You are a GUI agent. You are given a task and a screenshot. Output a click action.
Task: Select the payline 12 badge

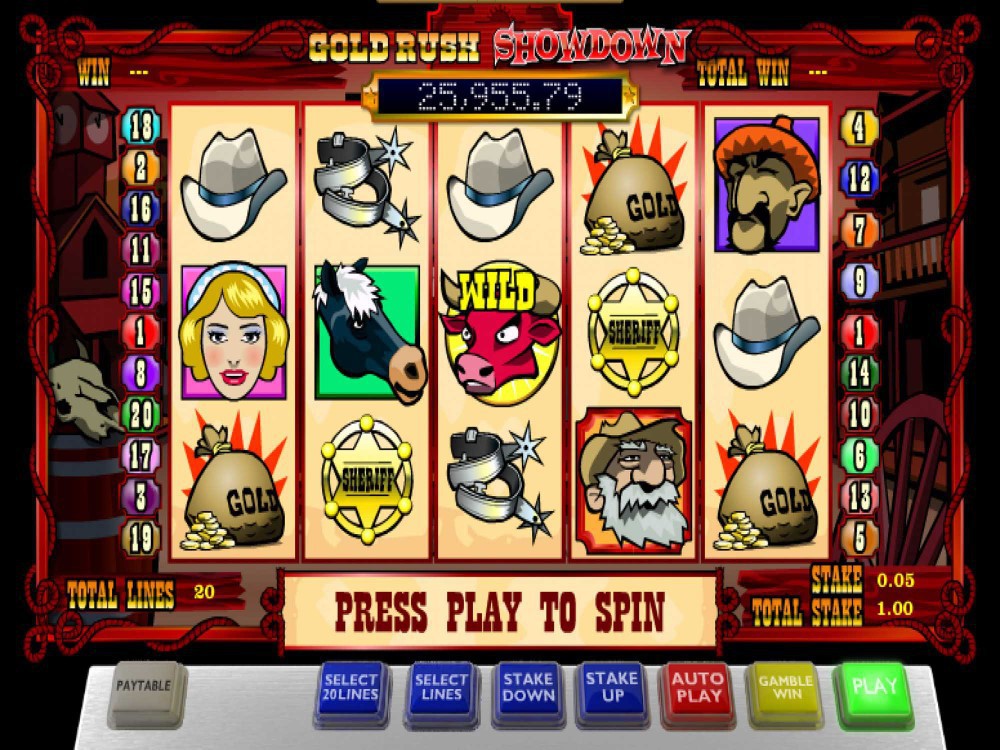[859, 179]
